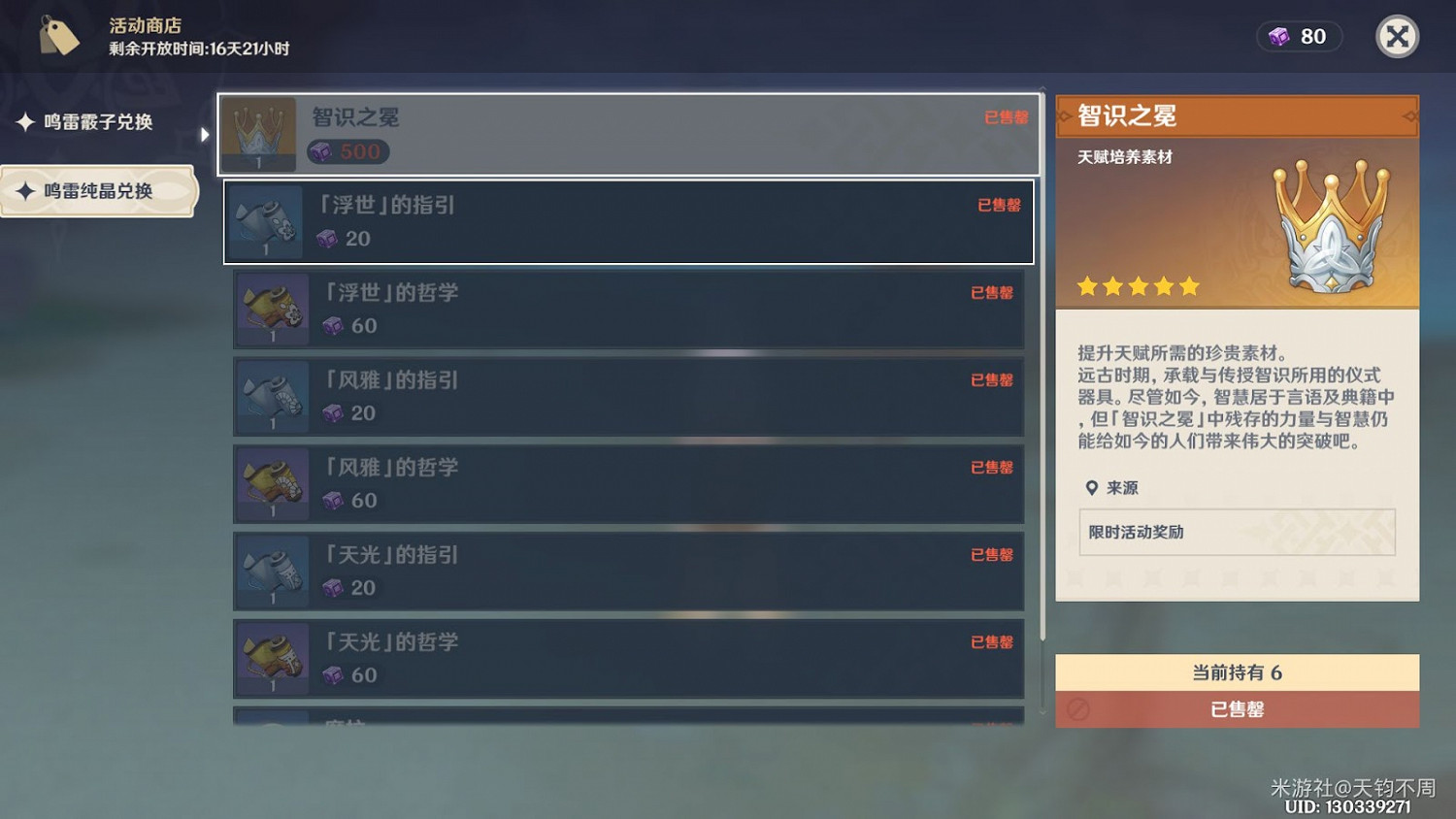Click the 500 crystal price tag

[x=347, y=151]
